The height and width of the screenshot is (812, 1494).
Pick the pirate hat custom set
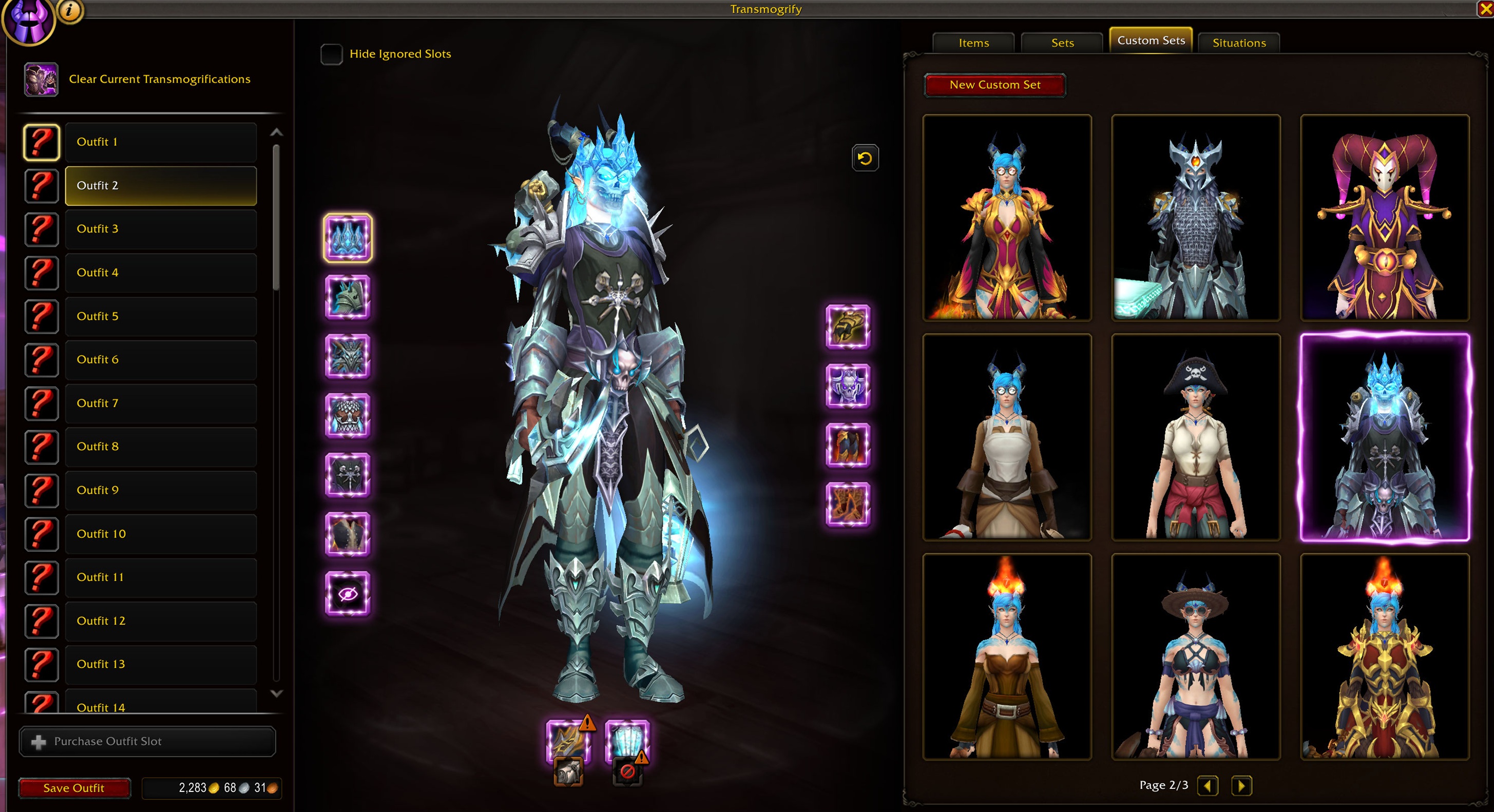click(x=1195, y=437)
